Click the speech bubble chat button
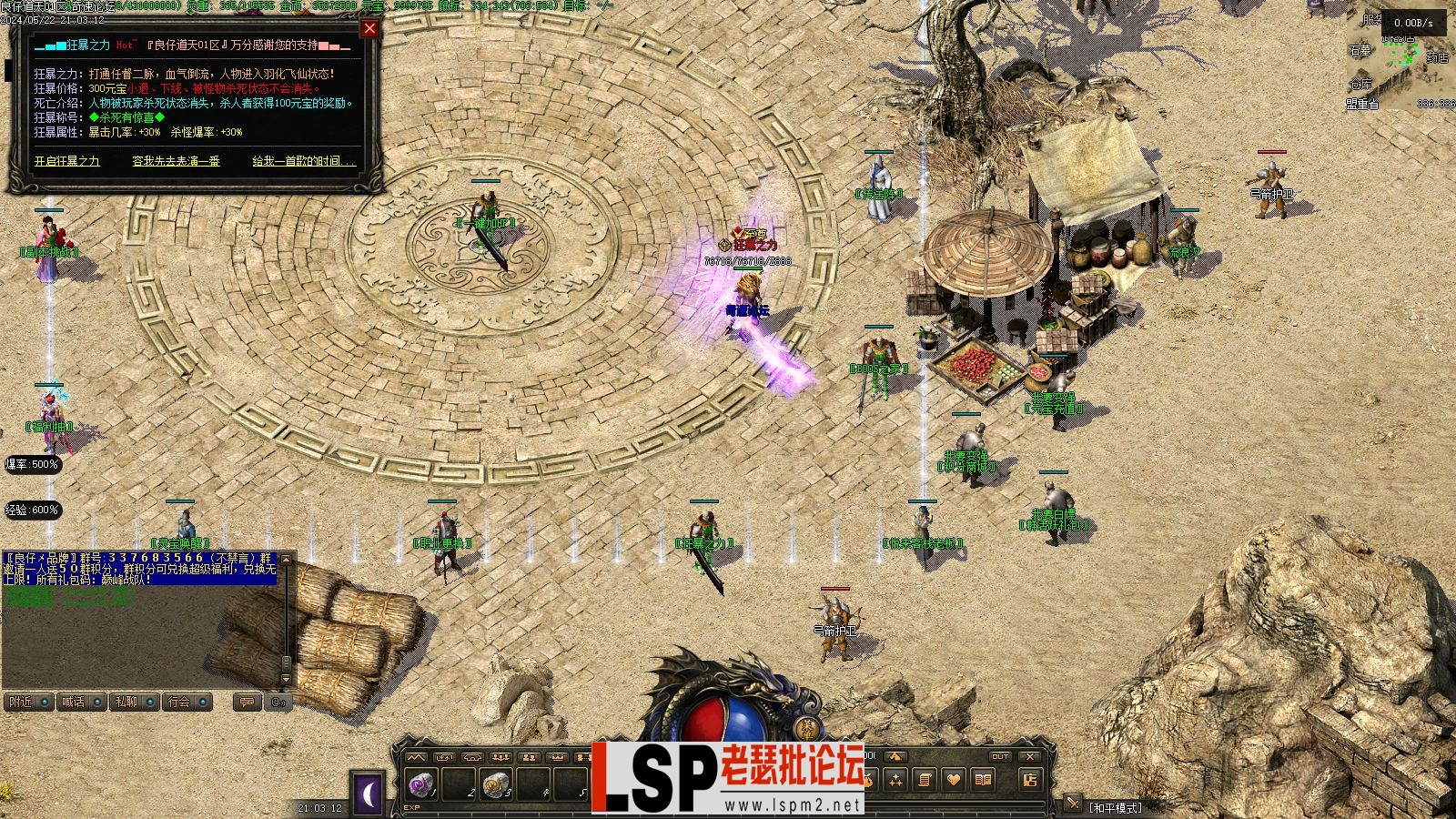Viewport: 1456px width, 819px height. [x=247, y=702]
